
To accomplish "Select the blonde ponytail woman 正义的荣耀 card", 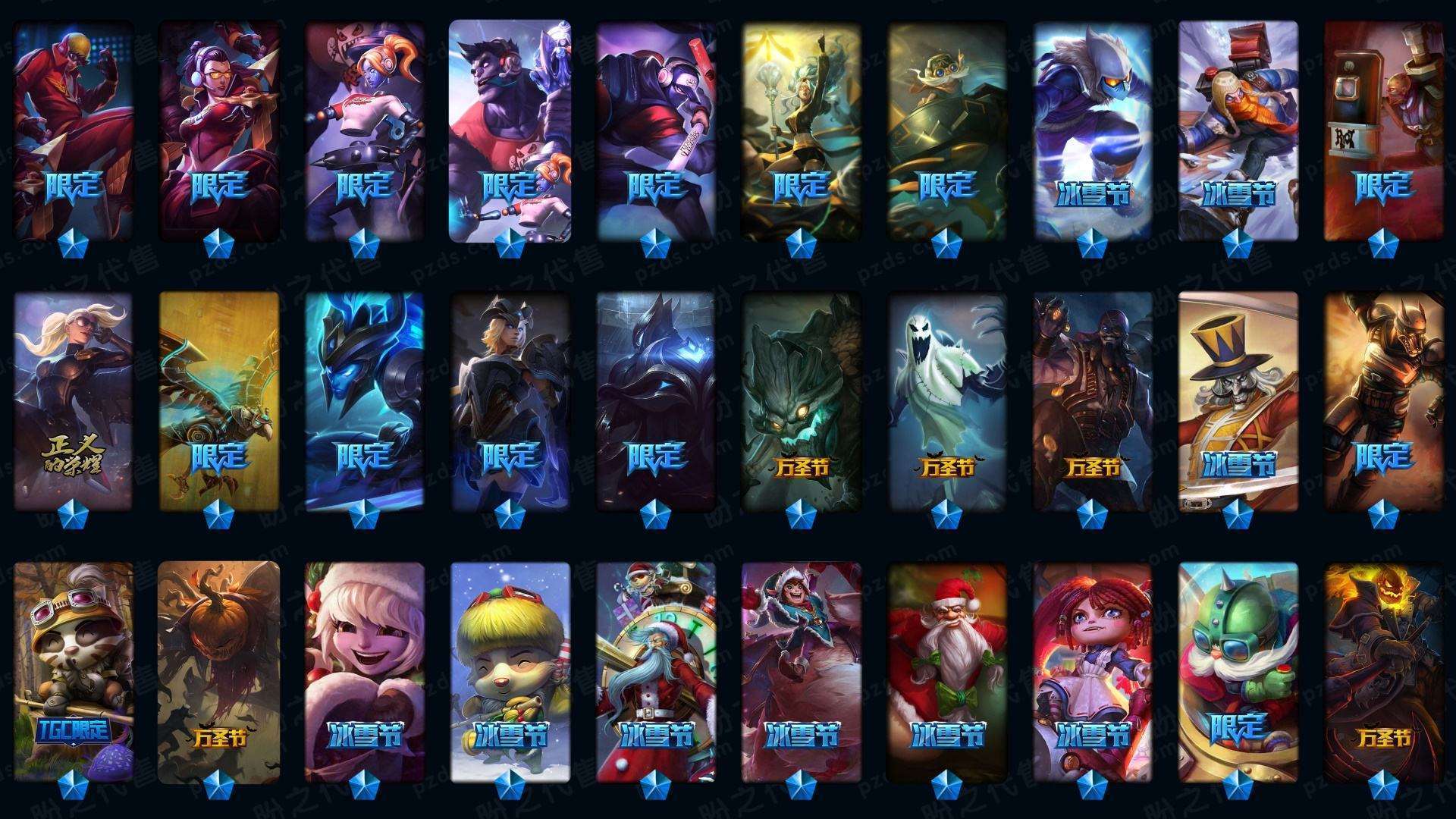I will [74, 400].
